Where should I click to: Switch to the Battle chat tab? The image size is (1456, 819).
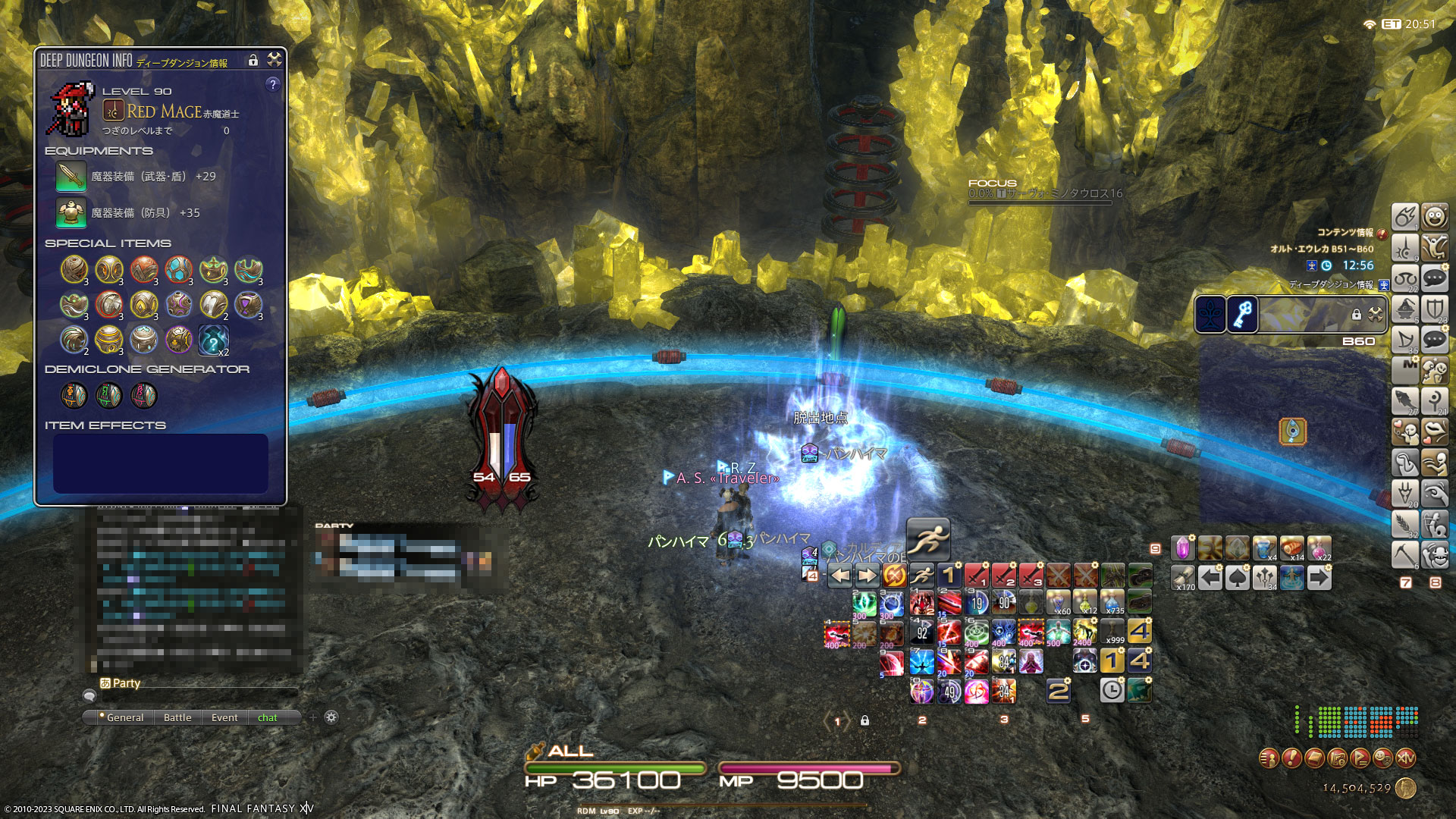[x=177, y=717]
